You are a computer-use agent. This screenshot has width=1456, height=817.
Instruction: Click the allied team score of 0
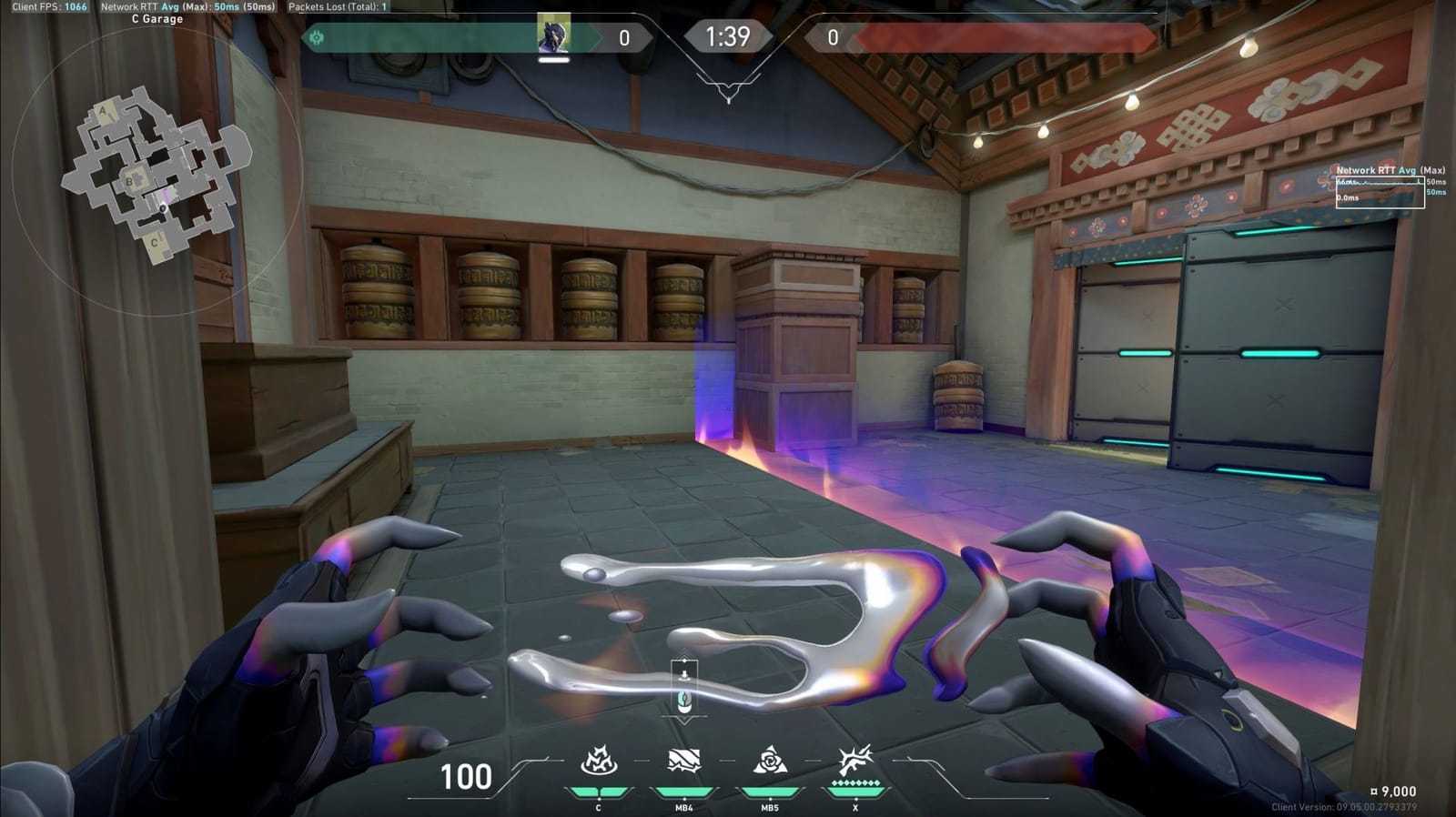[623, 36]
